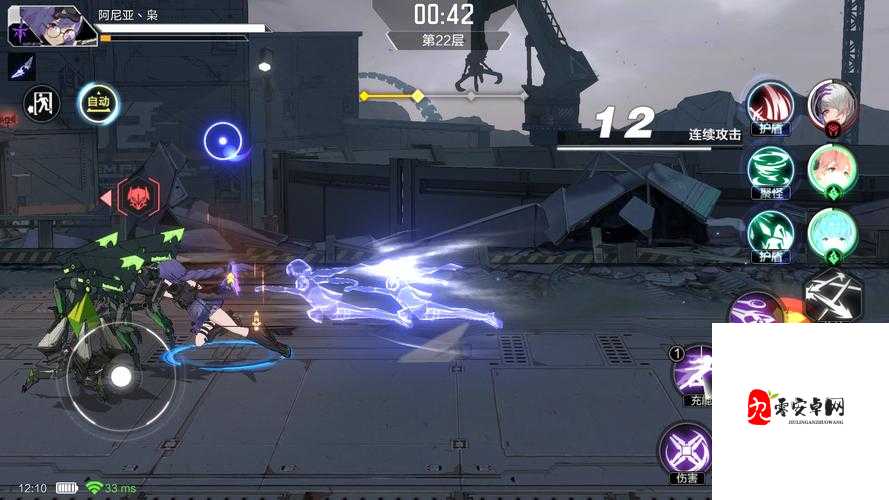Image resolution: width=889 pixels, height=500 pixels.
Task: Switch to the teal-haired teammate
Action: [832, 232]
